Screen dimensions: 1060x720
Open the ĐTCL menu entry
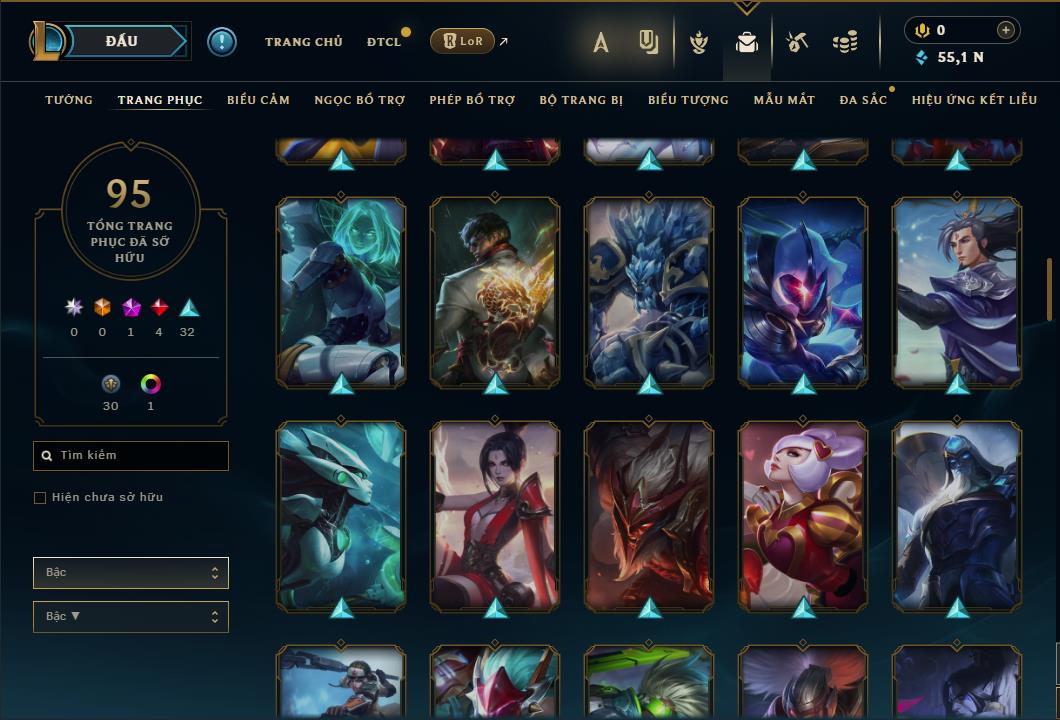(384, 42)
